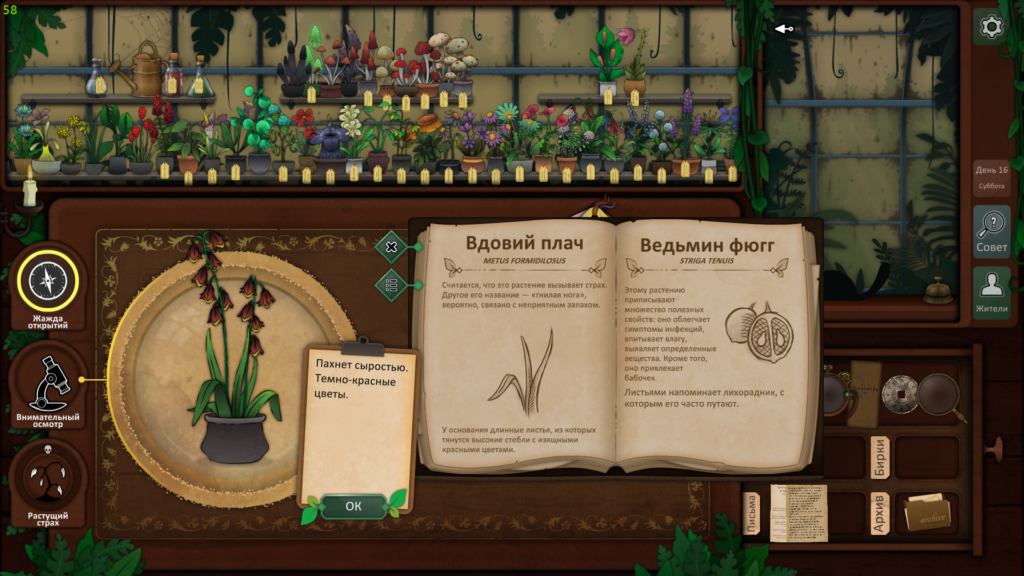Ask for a hint with Совет
1024x576 pixels.
coord(991,232)
